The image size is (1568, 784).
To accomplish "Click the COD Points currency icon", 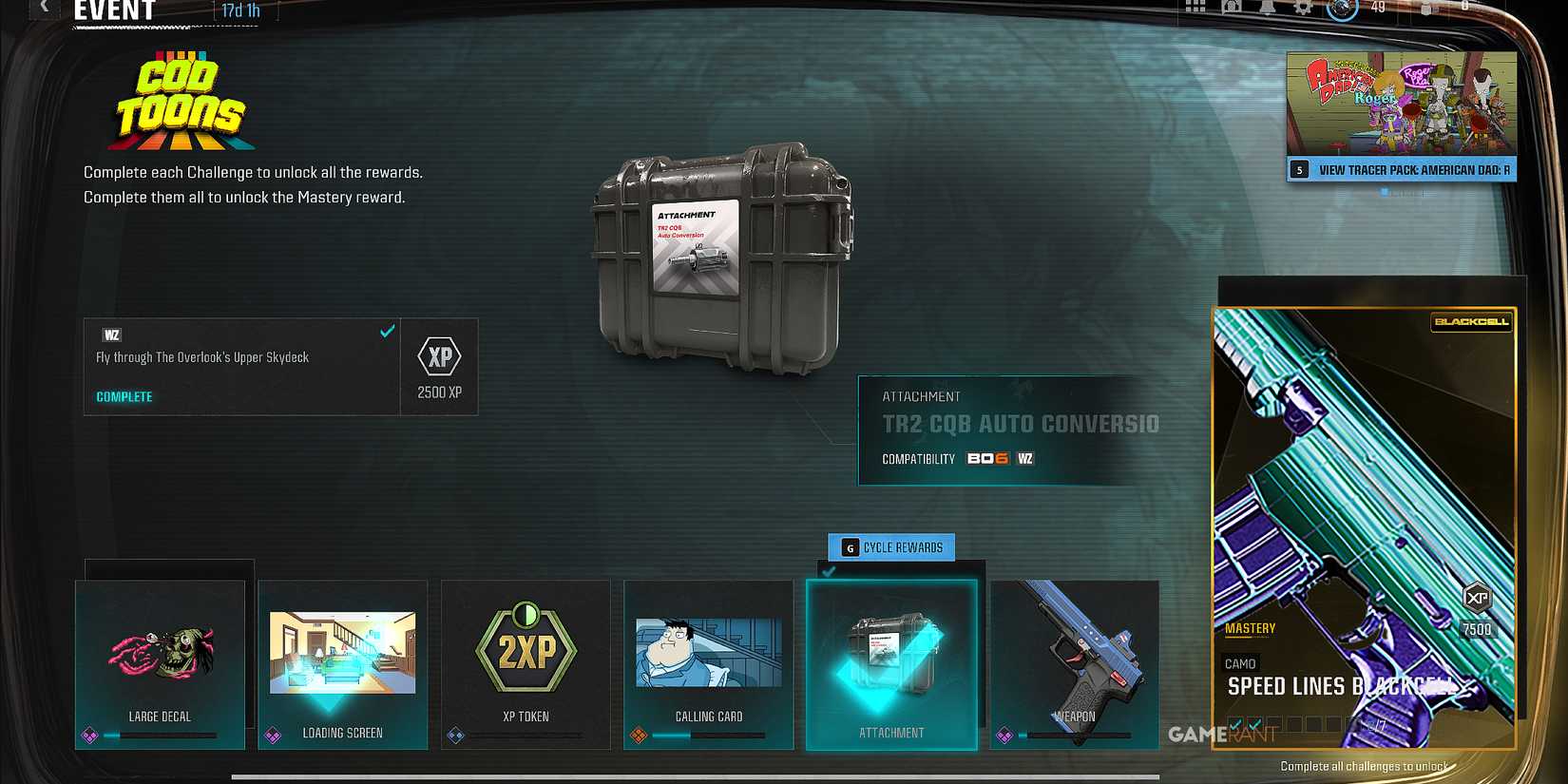I will pyautogui.click(x=1425, y=10).
